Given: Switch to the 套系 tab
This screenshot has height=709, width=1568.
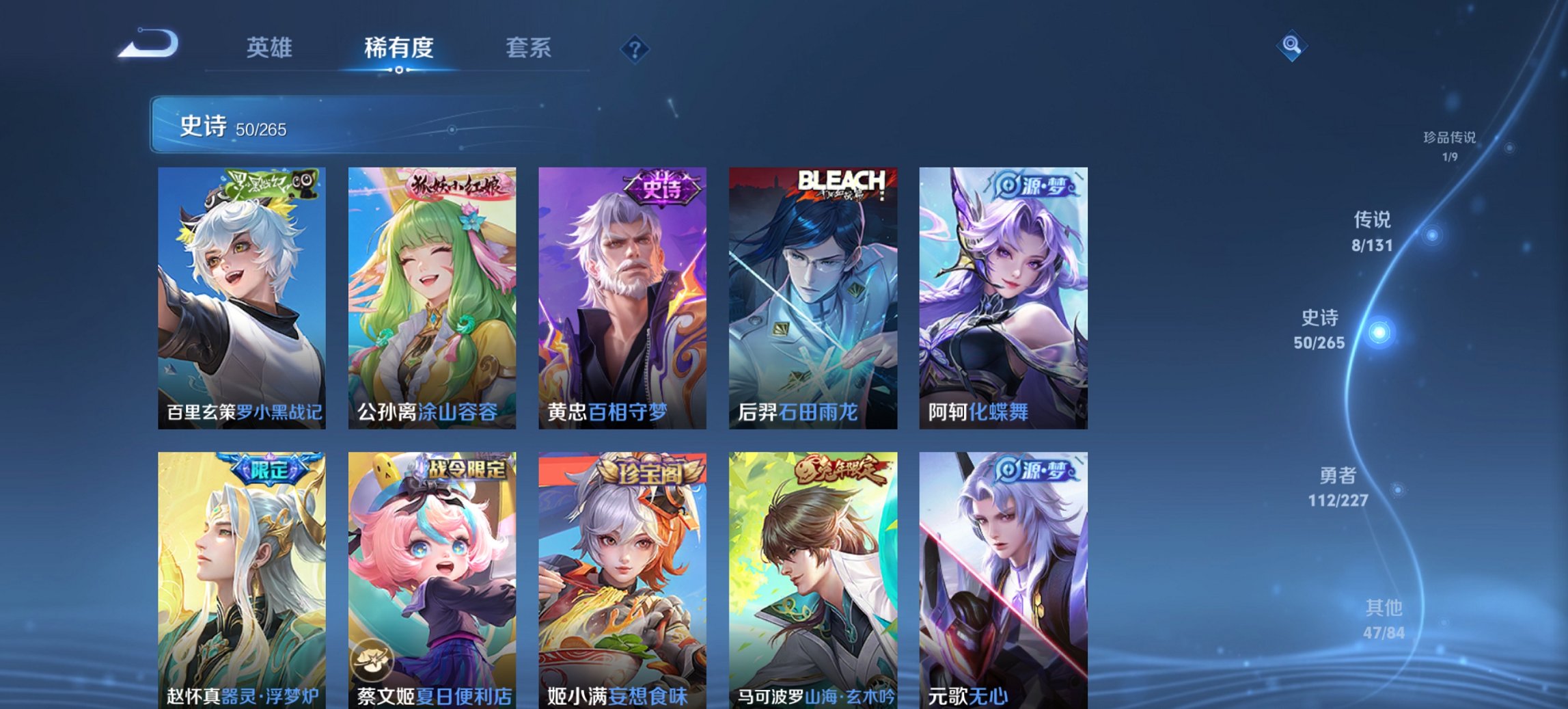Looking at the screenshot, I should (529, 49).
